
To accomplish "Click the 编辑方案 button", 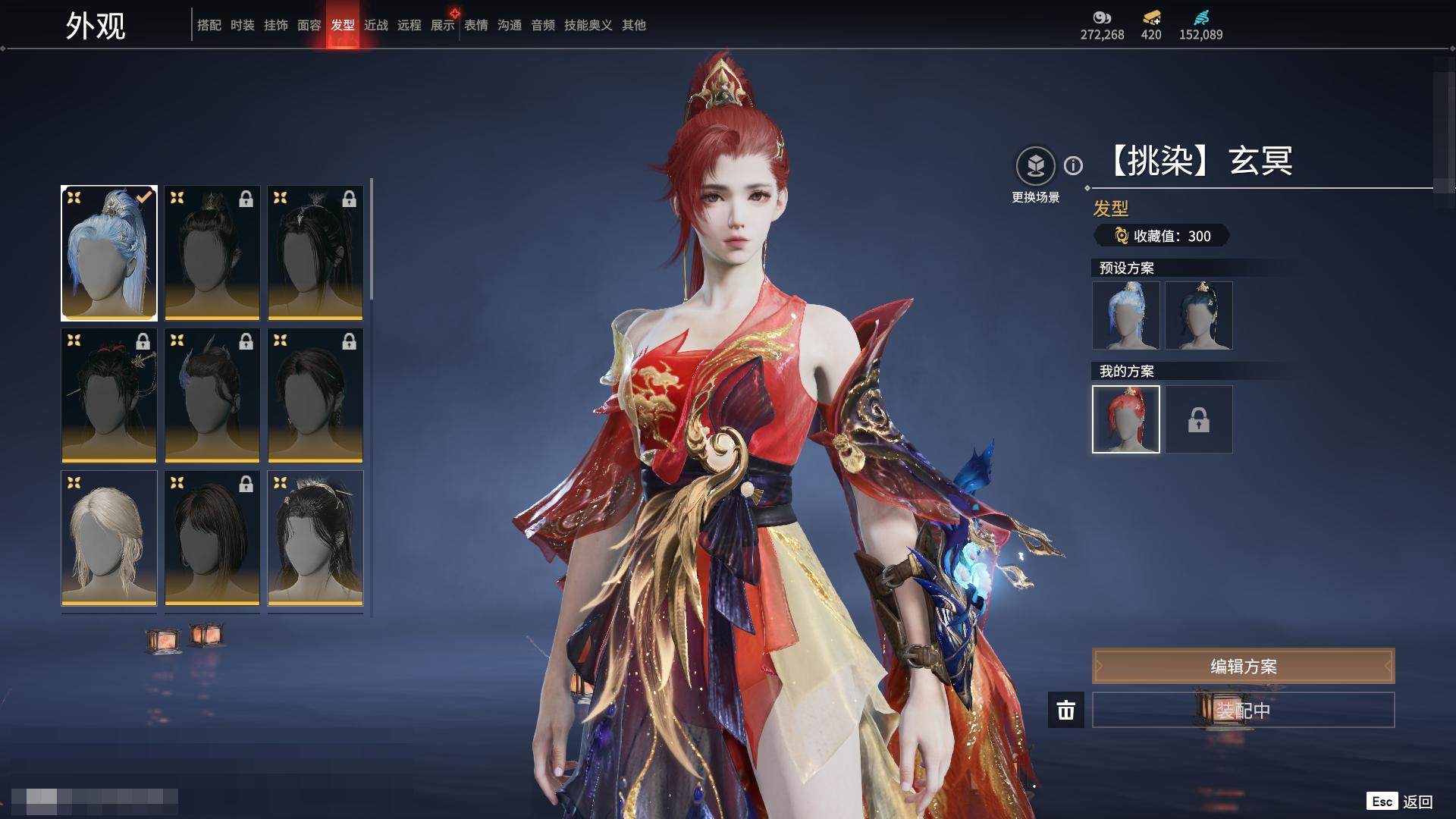I will (1243, 666).
